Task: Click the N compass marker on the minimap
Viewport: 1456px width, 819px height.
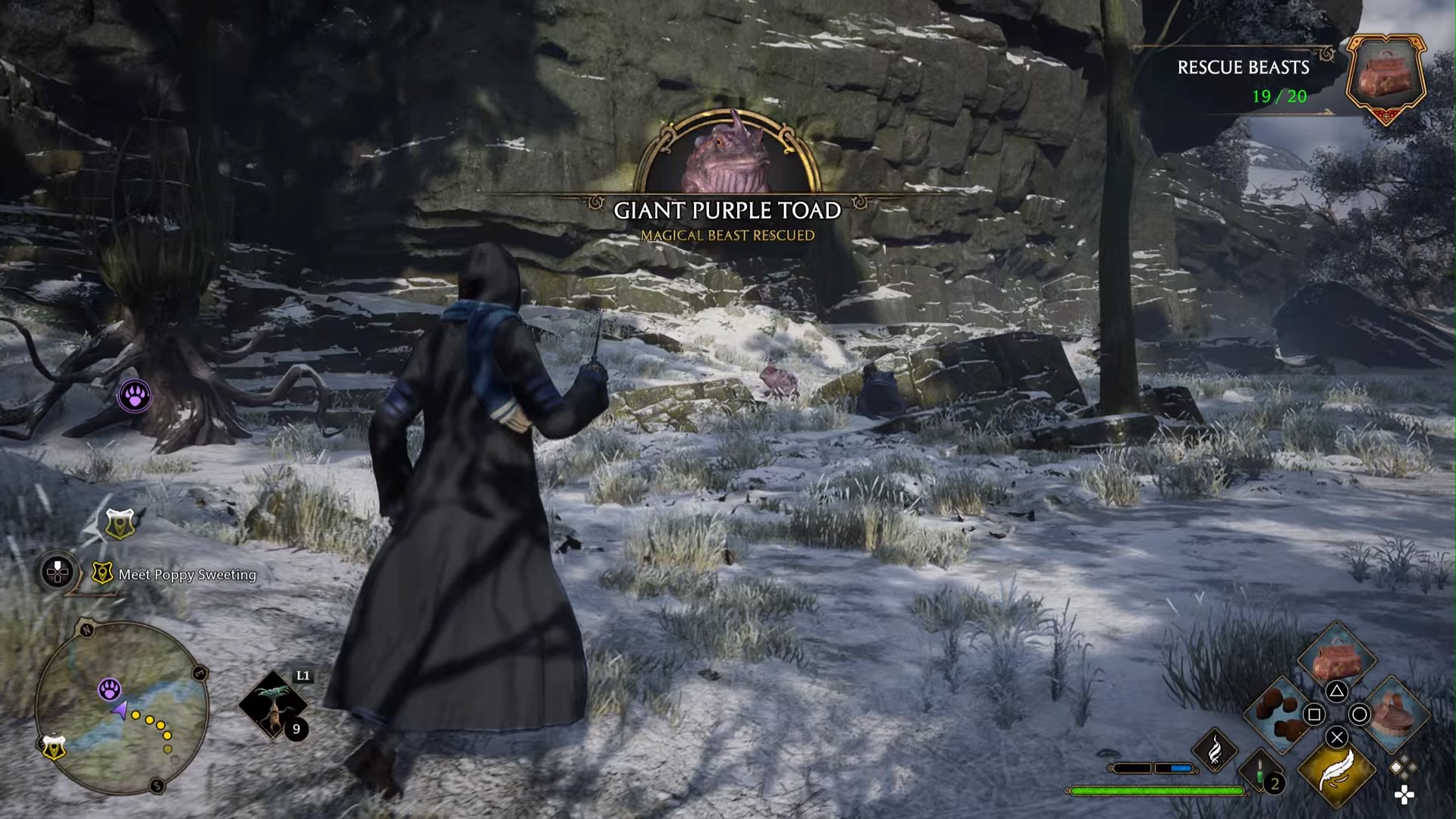Action: (x=86, y=629)
